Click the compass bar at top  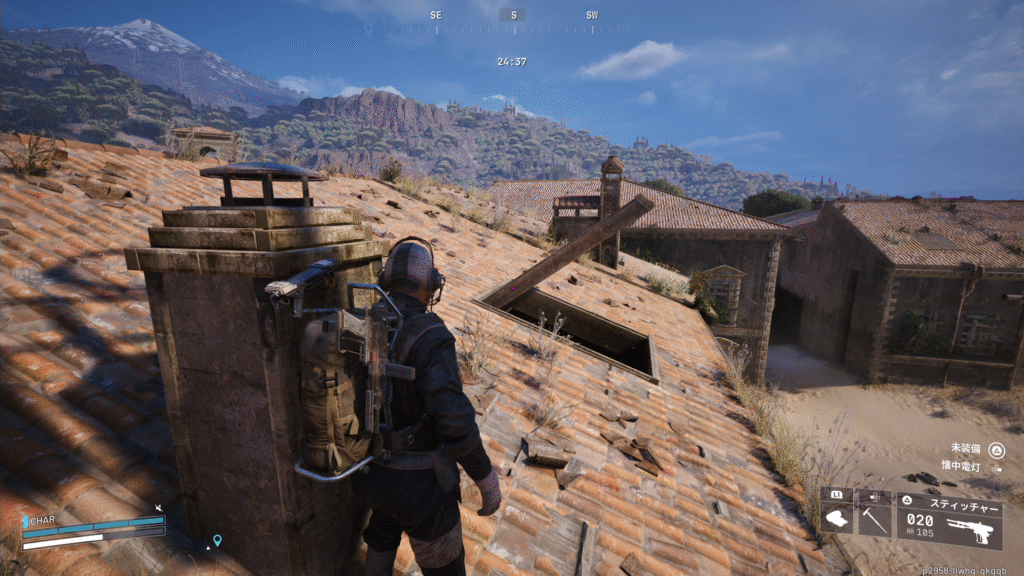pos(512,16)
